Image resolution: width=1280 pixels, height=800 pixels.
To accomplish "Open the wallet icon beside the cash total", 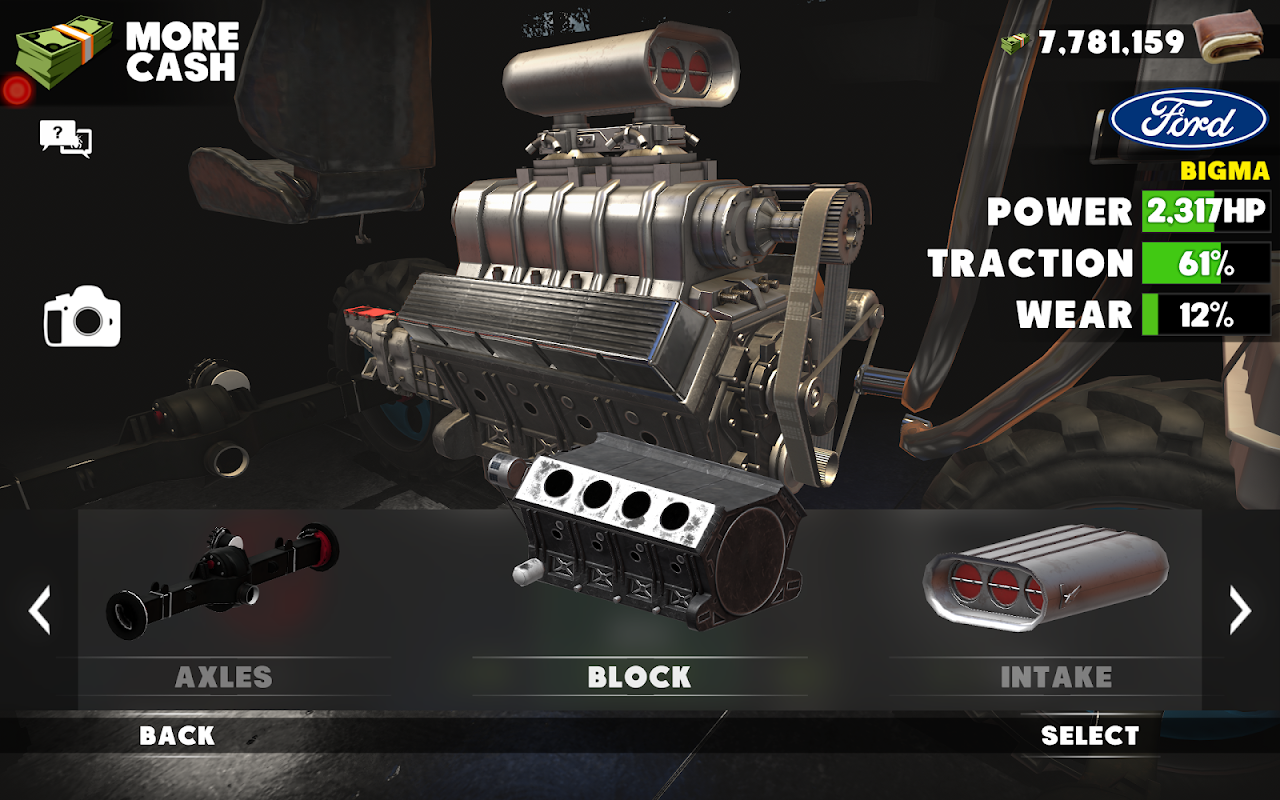I will click(1231, 38).
